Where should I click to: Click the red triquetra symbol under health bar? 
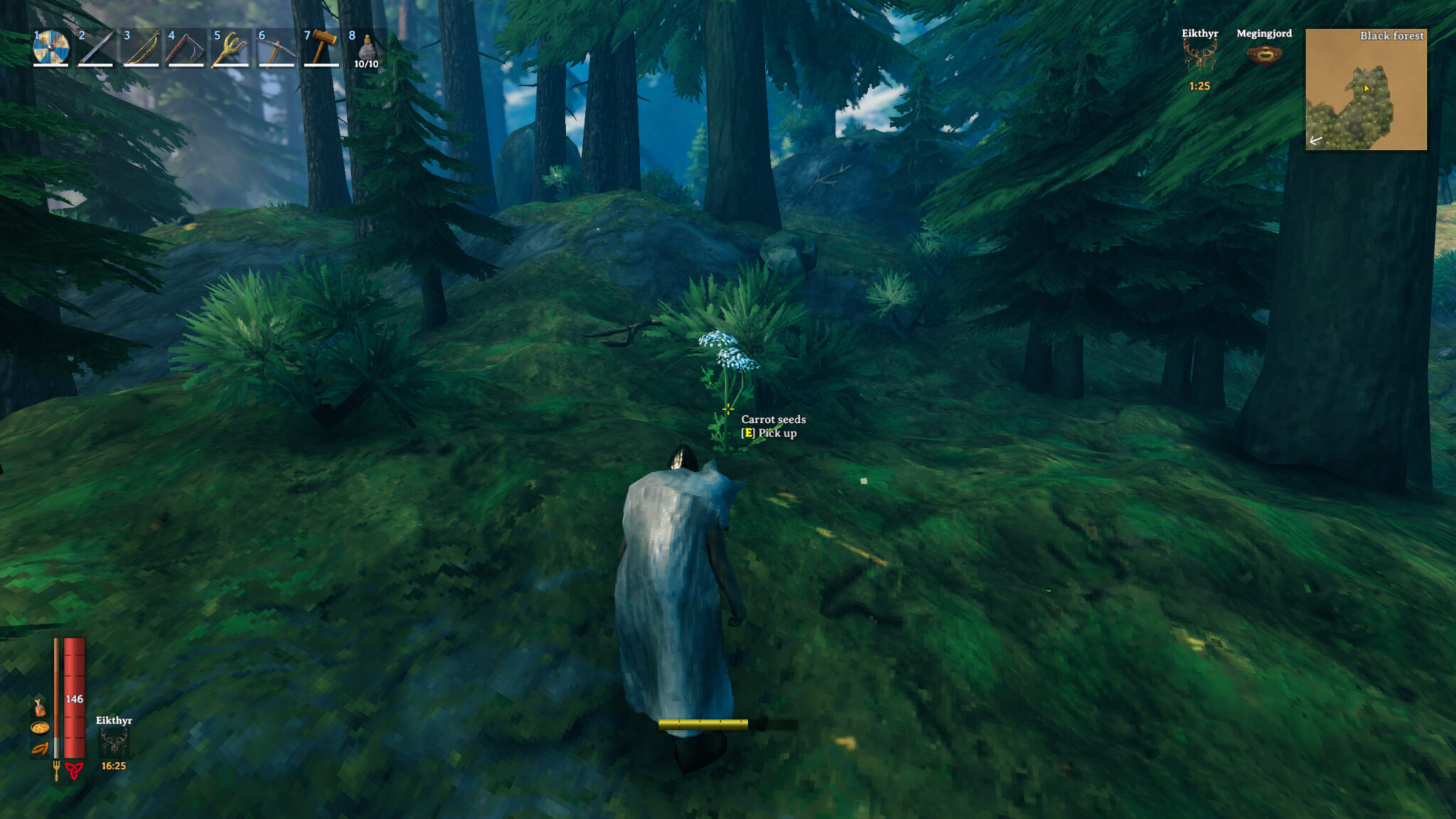(x=73, y=771)
